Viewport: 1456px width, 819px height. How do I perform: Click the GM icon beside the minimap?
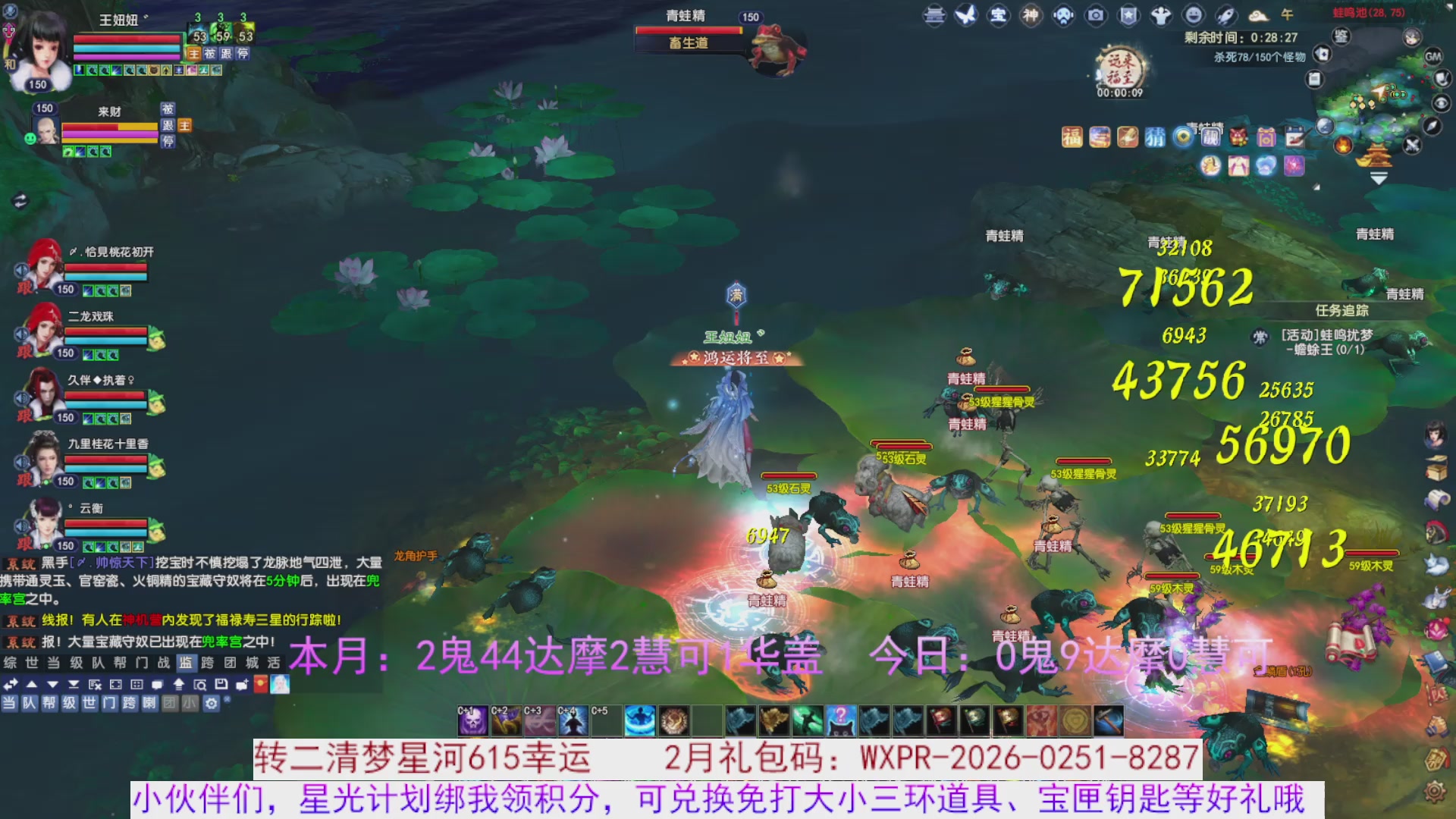[1436, 57]
